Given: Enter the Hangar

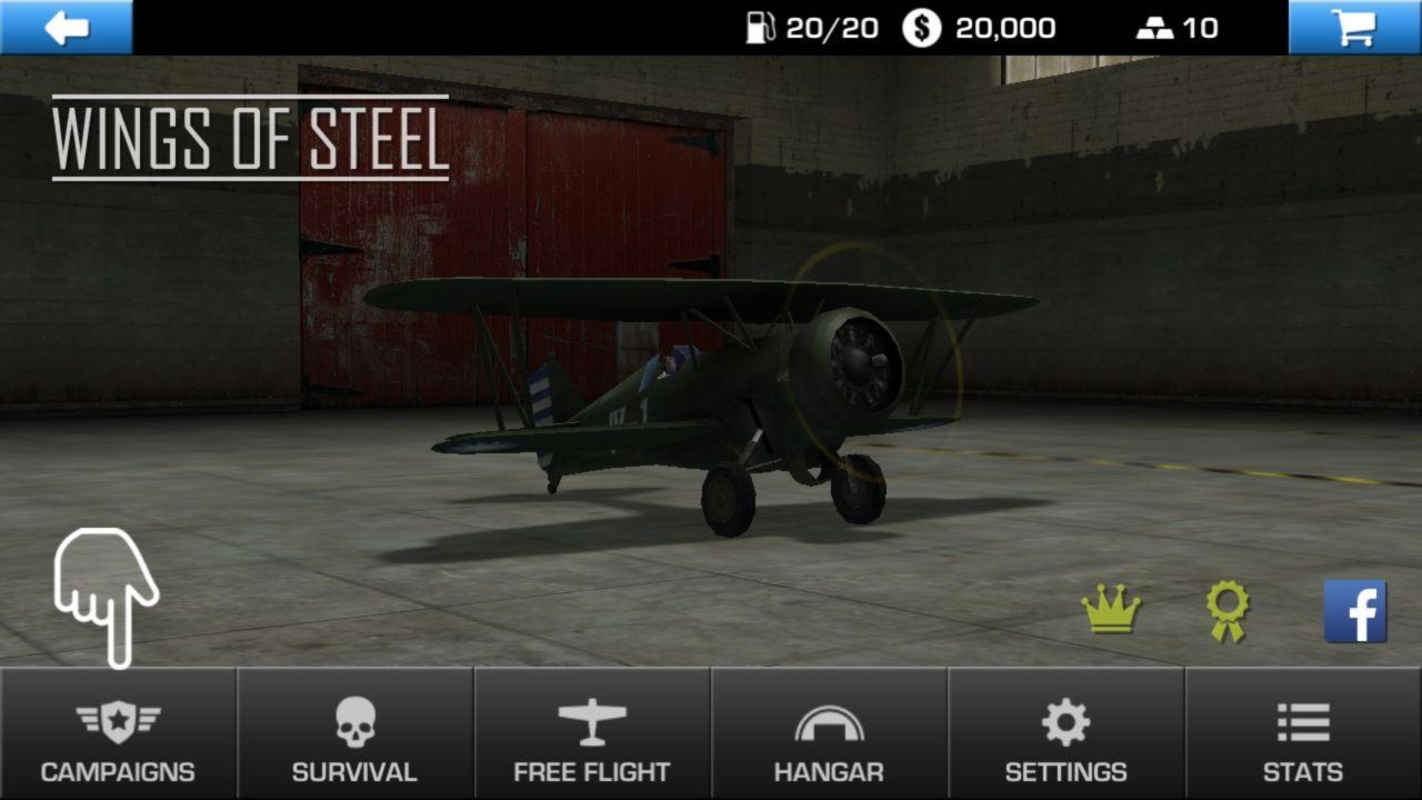Looking at the screenshot, I should [829, 735].
